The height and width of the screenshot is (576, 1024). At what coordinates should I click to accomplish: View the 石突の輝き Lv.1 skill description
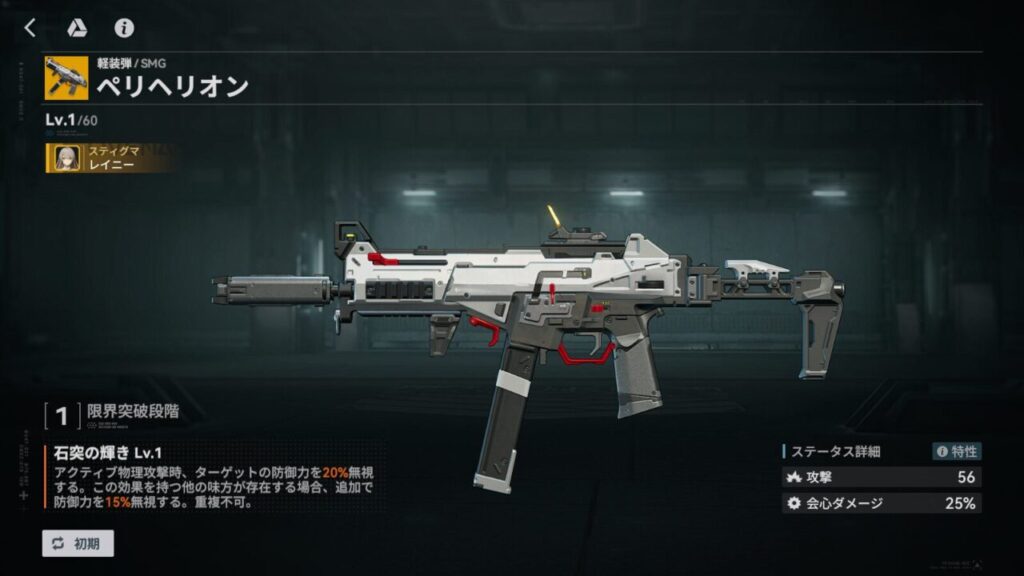(212, 478)
